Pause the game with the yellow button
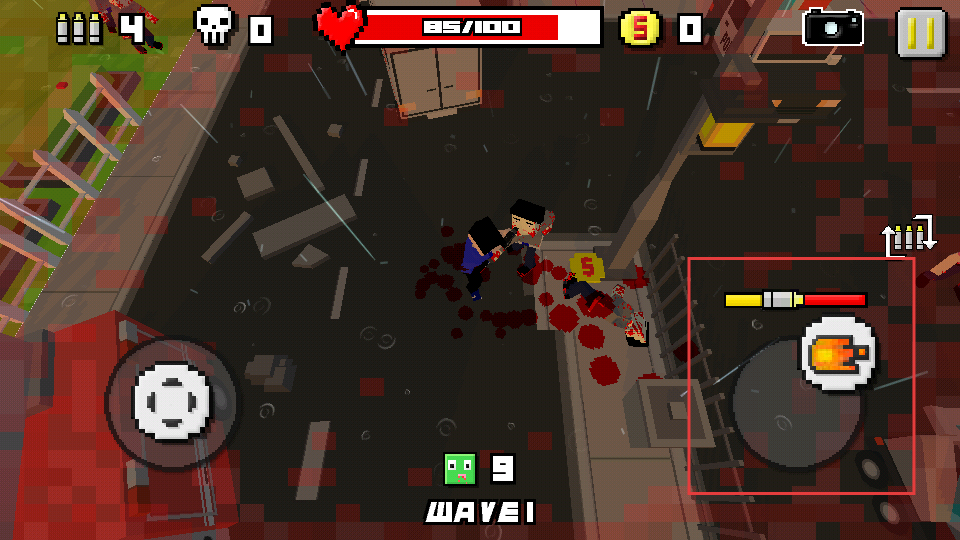 coord(920,32)
